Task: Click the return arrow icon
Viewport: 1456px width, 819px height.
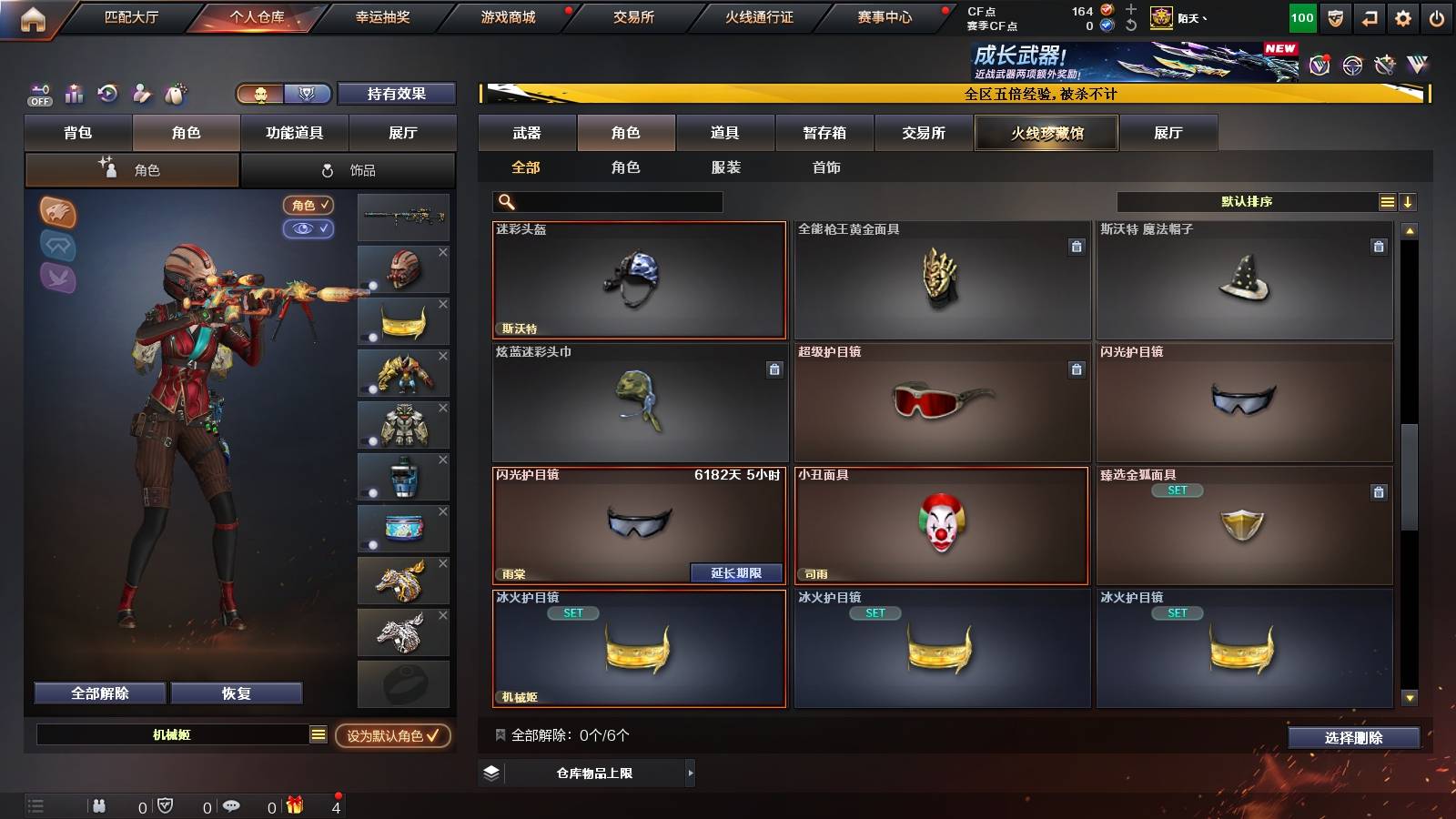Action: 1369,16
